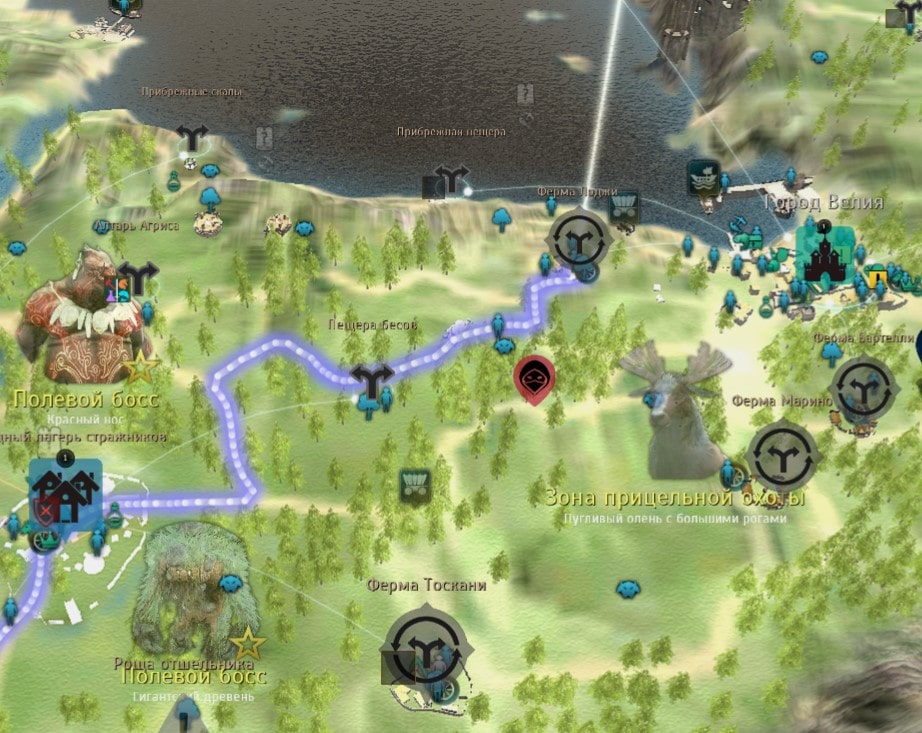Click the wagon icon beside Ферма Лоджи
The height and width of the screenshot is (733, 922).
click(x=625, y=207)
